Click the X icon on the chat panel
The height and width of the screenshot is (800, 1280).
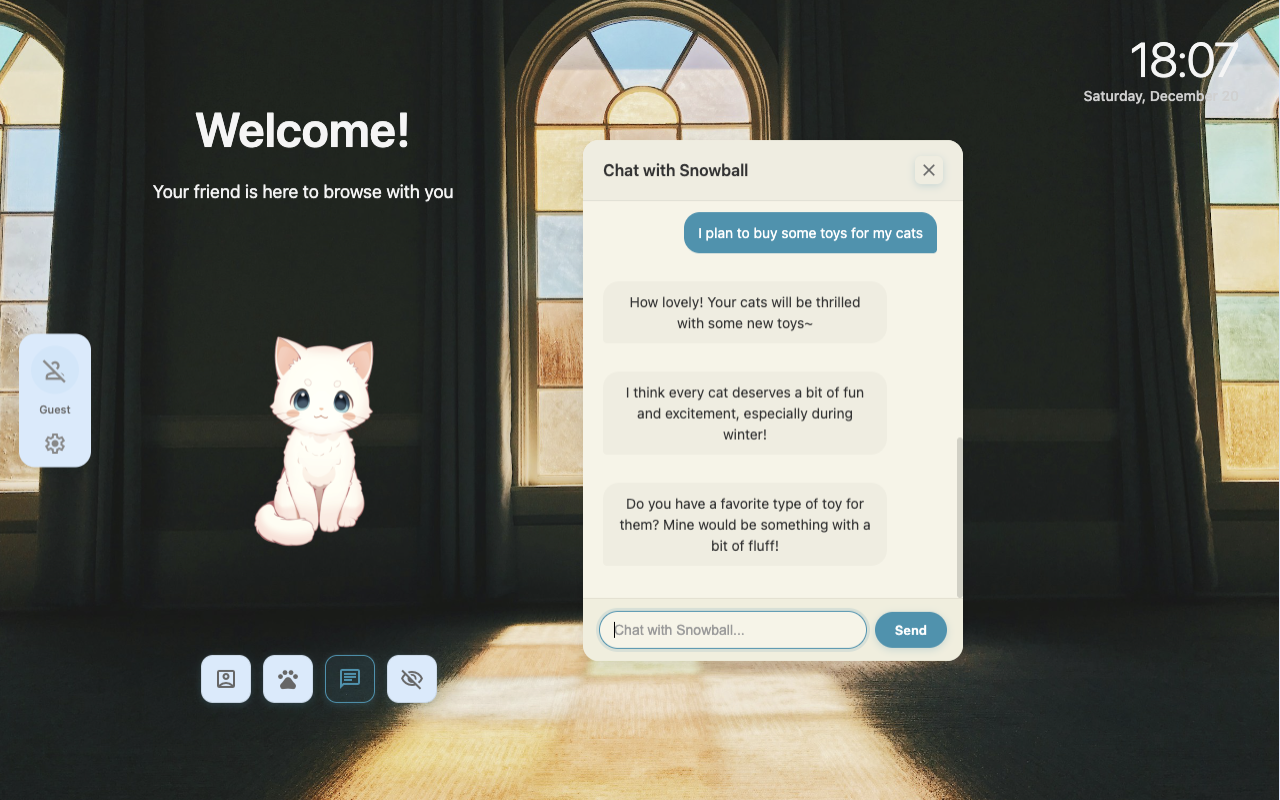point(928,170)
